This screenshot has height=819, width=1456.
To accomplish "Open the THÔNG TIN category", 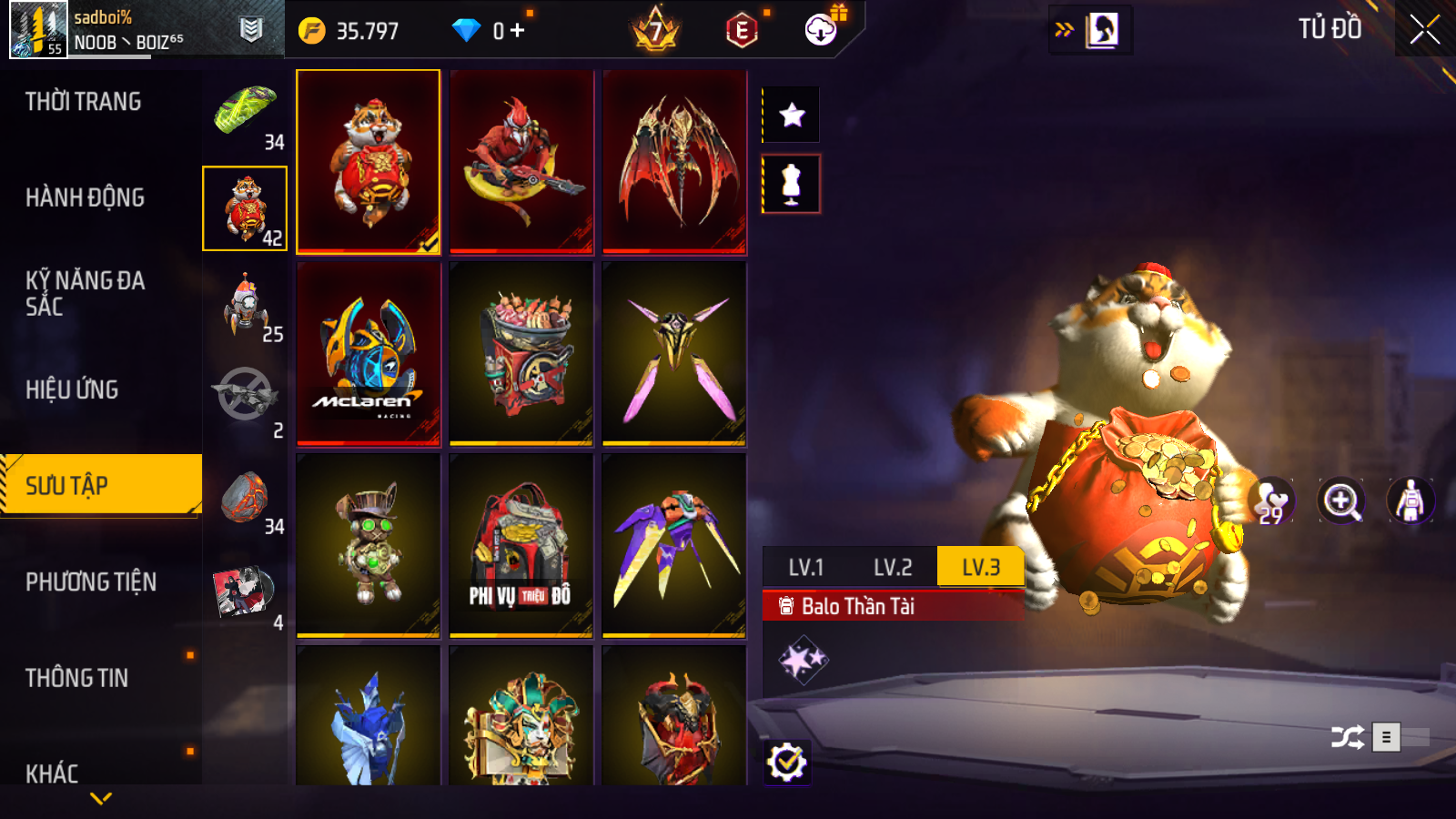I will click(77, 678).
